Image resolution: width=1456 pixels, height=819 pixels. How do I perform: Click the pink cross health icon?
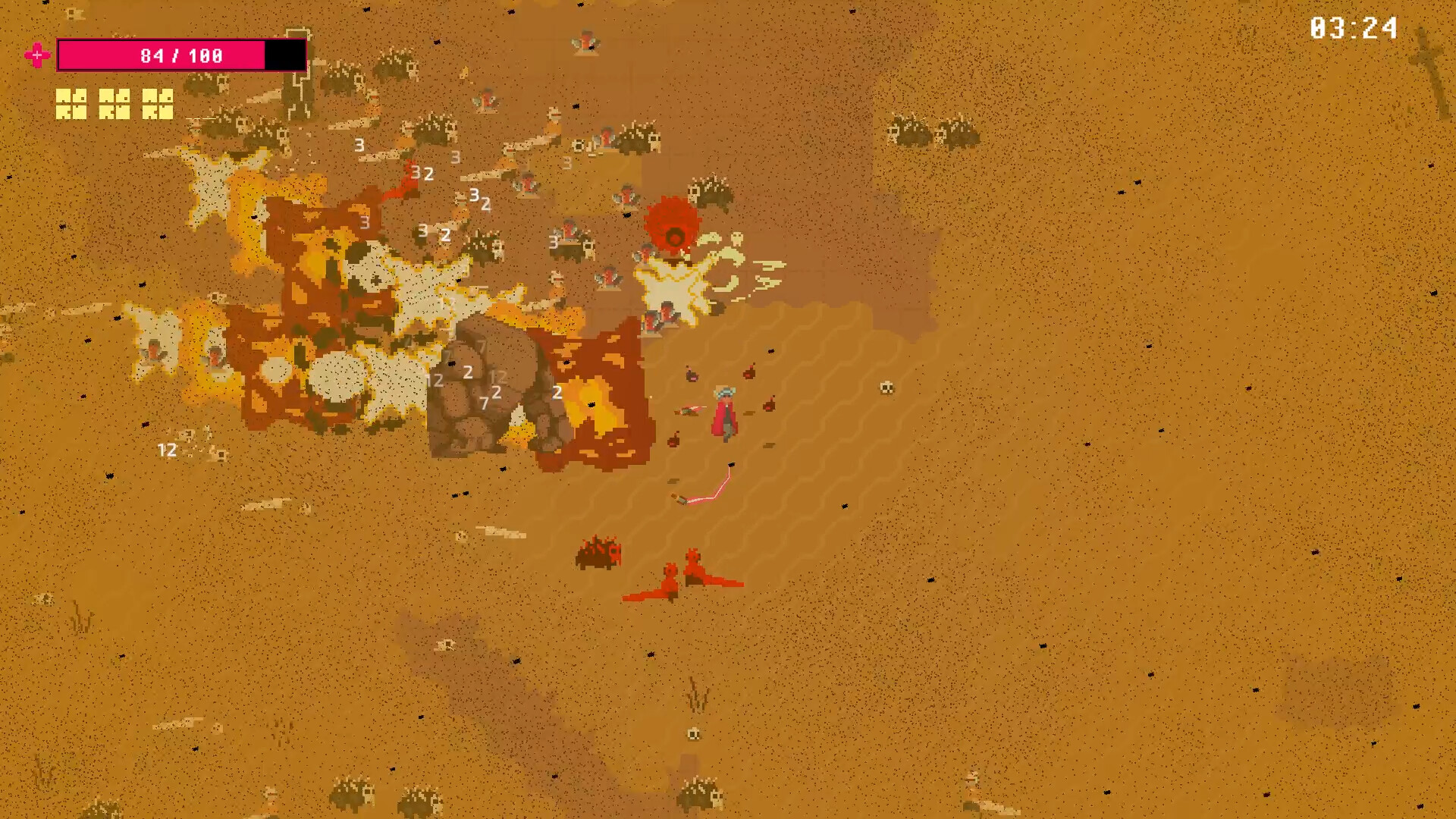pos(37,55)
